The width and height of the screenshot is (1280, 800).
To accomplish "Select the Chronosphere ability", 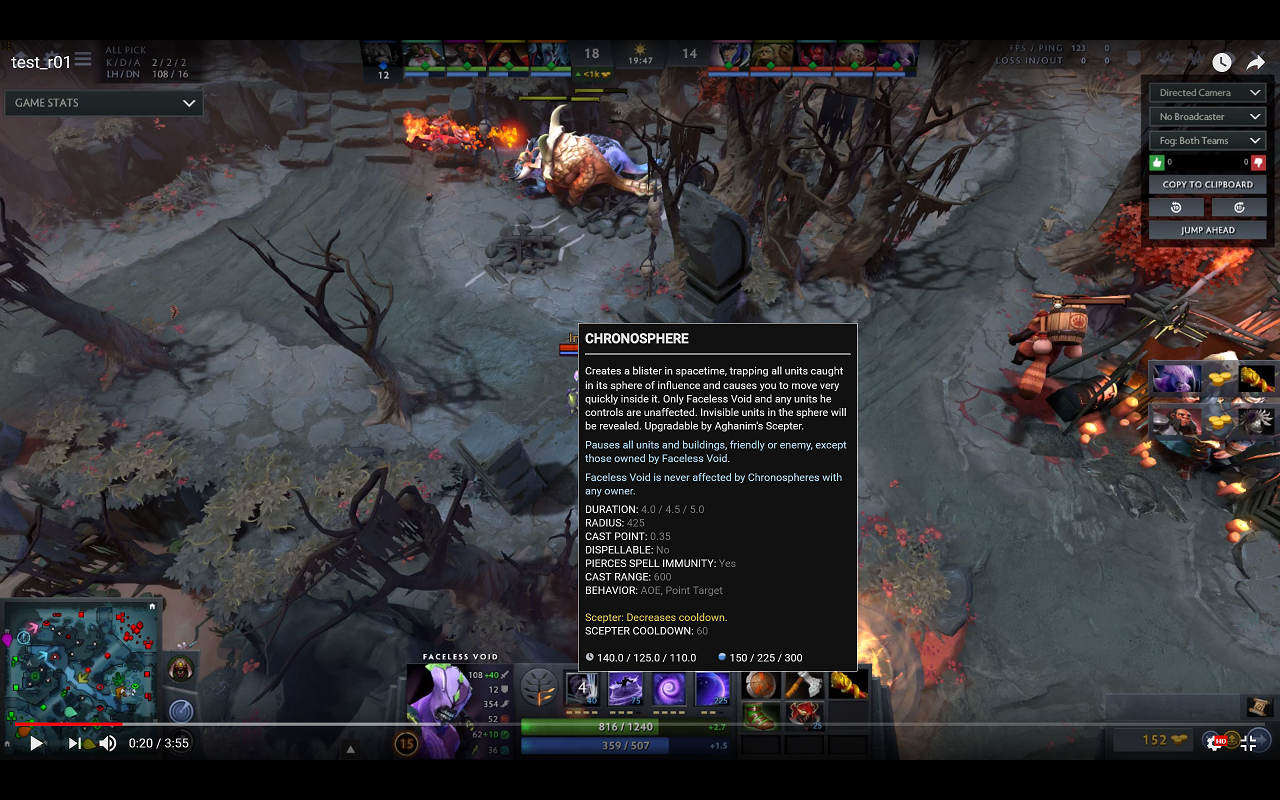I will pos(712,689).
